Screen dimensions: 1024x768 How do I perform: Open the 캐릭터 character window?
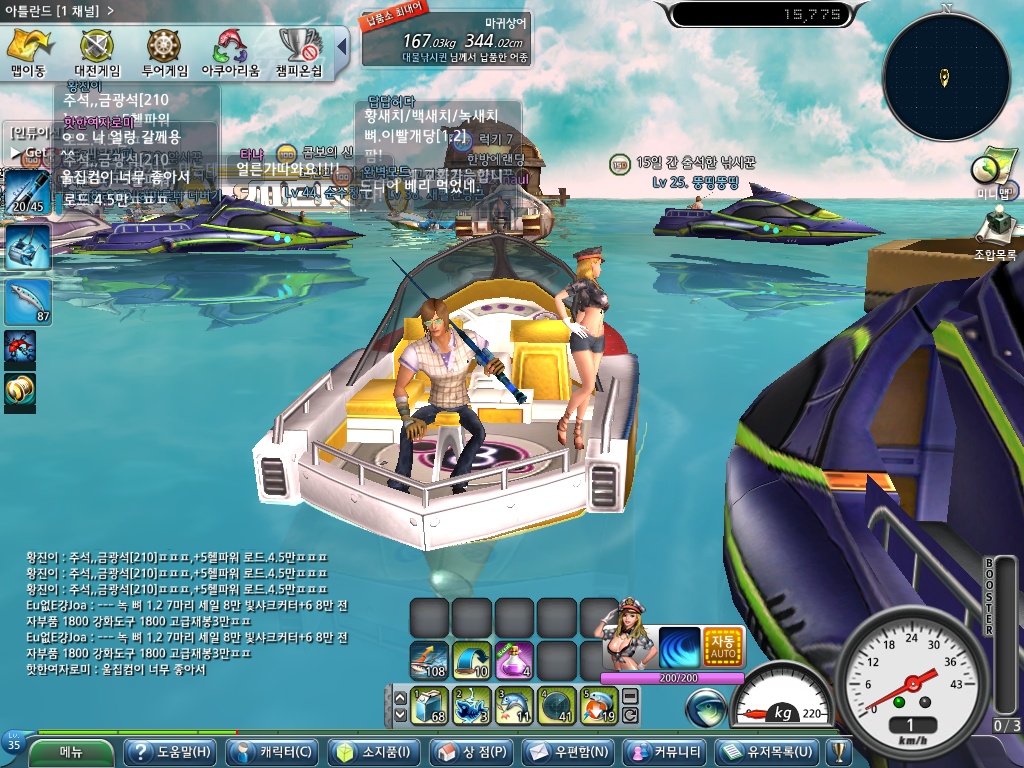coord(272,752)
